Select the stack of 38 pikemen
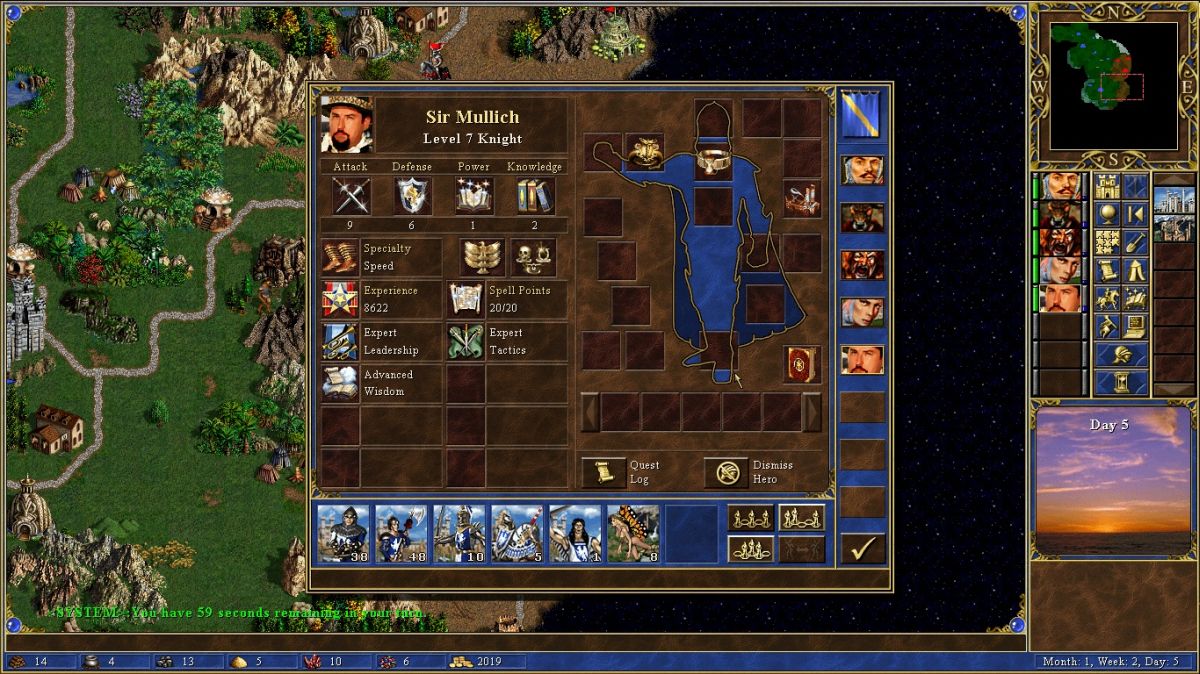This screenshot has width=1200, height=674. (x=343, y=533)
